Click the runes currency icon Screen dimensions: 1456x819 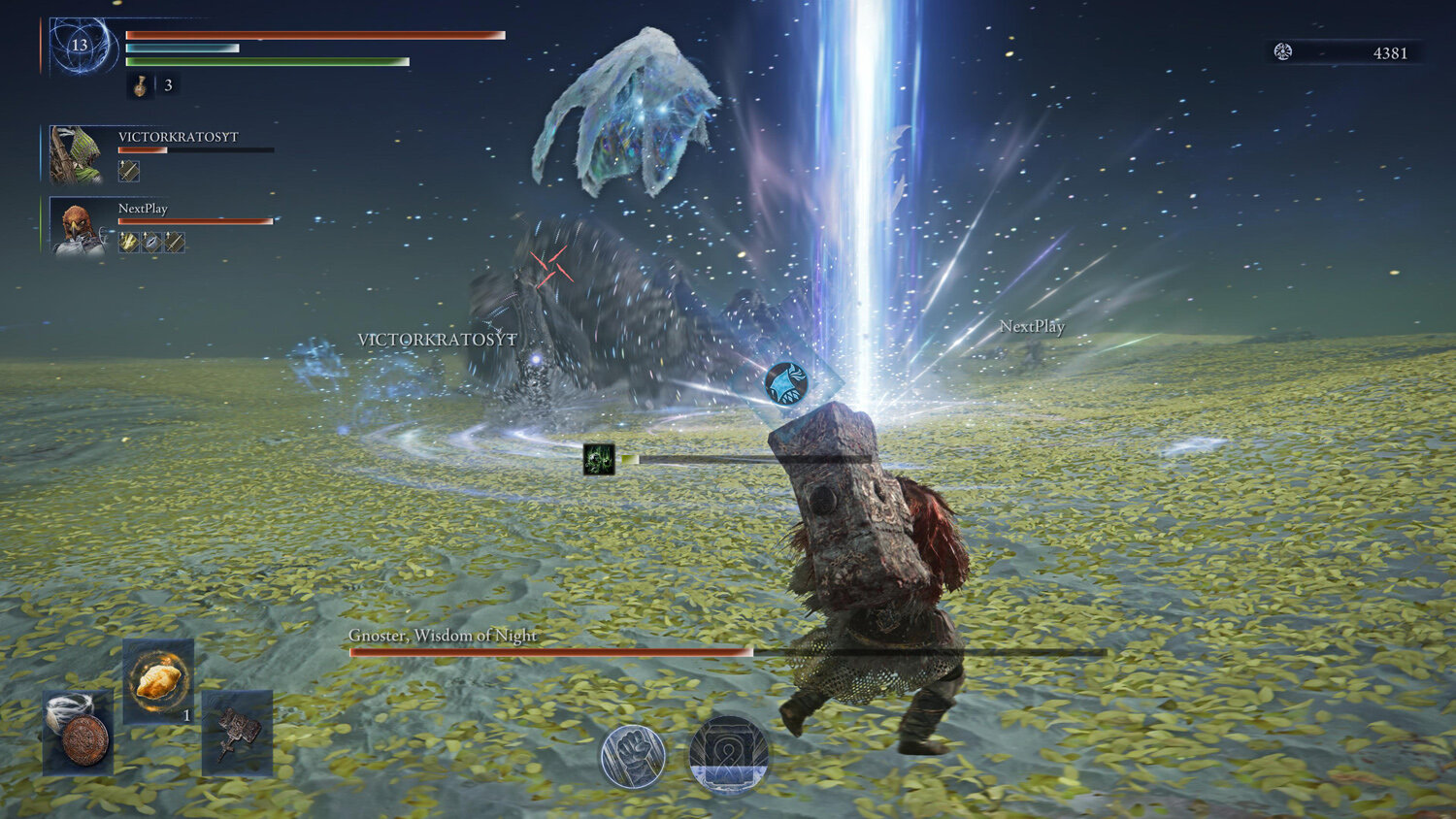(x=1283, y=52)
